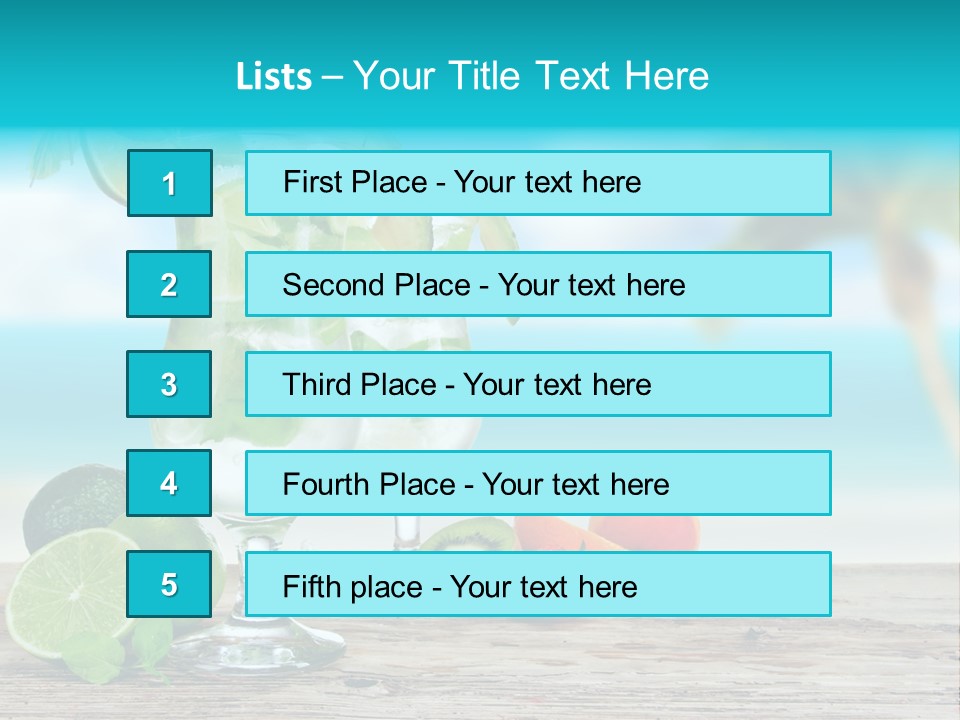Select the number 4 box
This screenshot has height=720, width=960.
pos(169,484)
